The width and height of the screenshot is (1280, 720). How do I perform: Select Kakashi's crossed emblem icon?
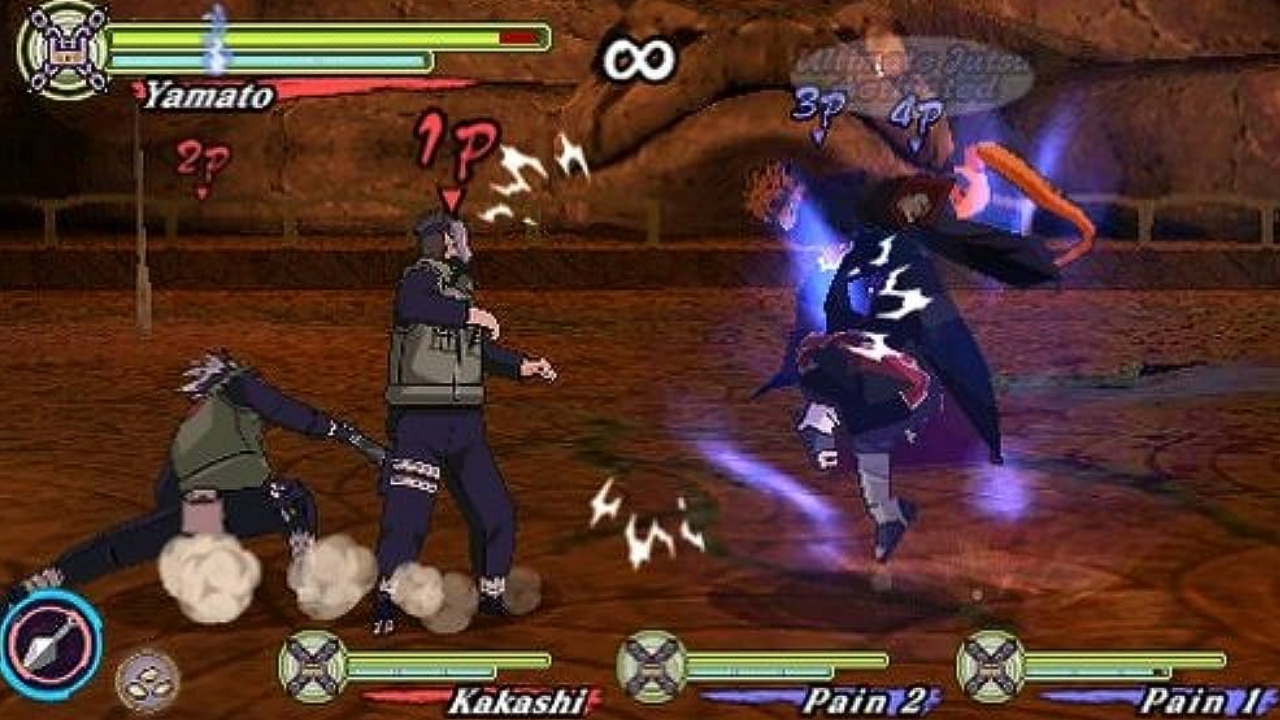click(x=312, y=666)
